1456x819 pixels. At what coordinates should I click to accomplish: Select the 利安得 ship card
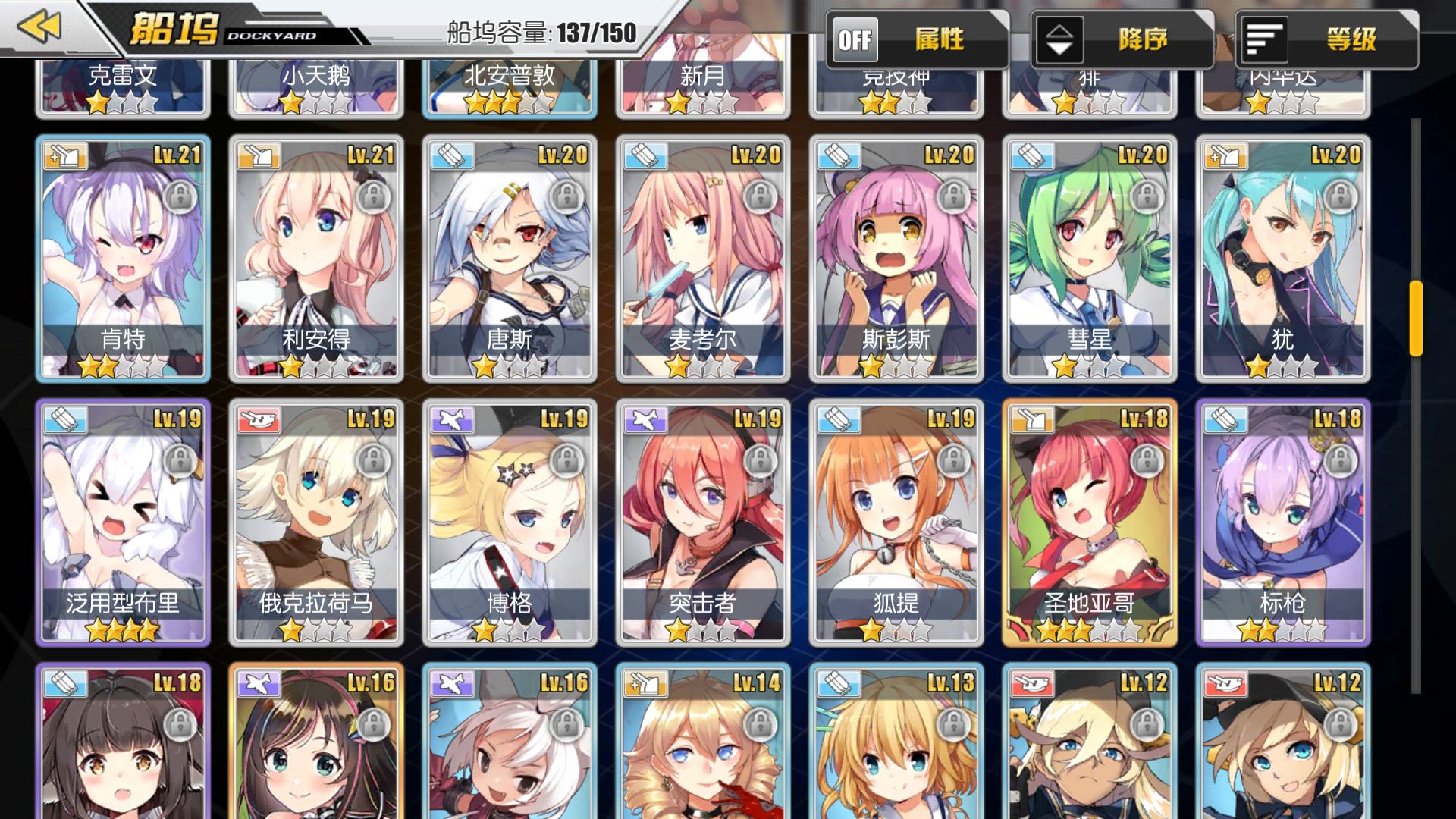[x=316, y=258]
